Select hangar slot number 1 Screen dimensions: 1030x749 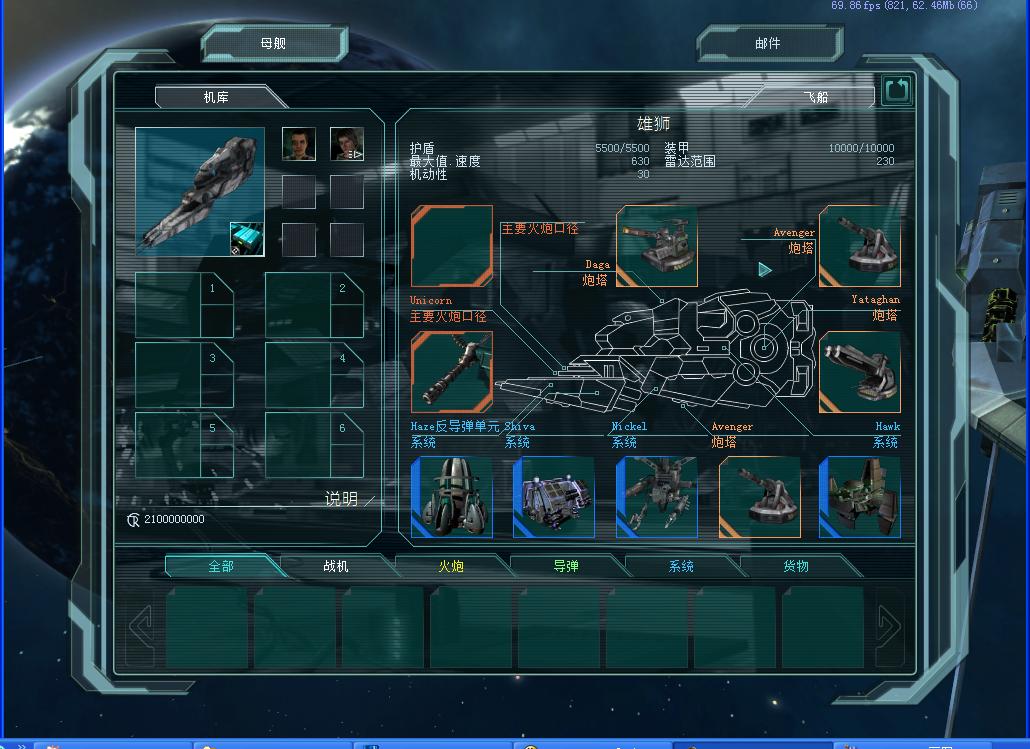[184, 305]
